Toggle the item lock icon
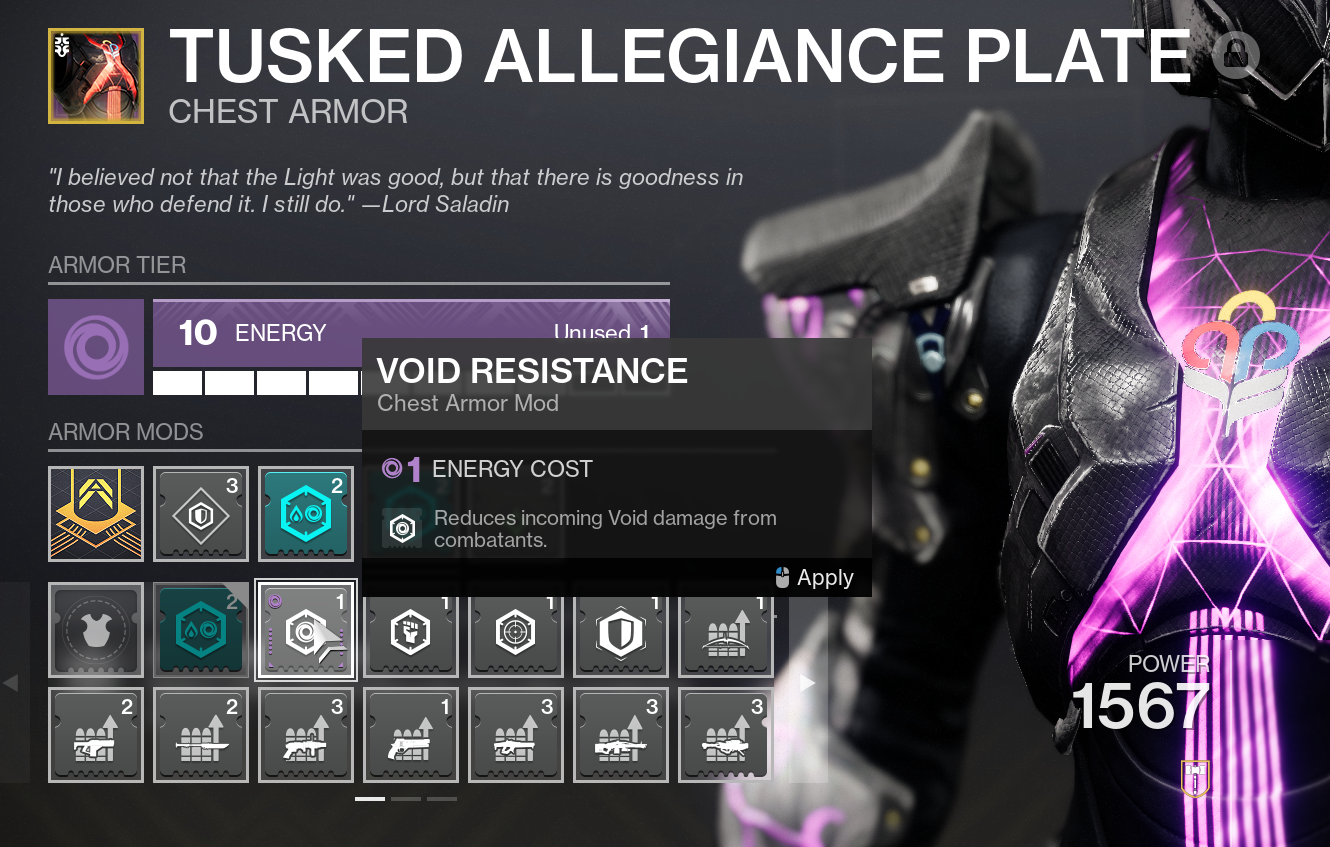The width and height of the screenshot is (1330, 847). 1236,55
